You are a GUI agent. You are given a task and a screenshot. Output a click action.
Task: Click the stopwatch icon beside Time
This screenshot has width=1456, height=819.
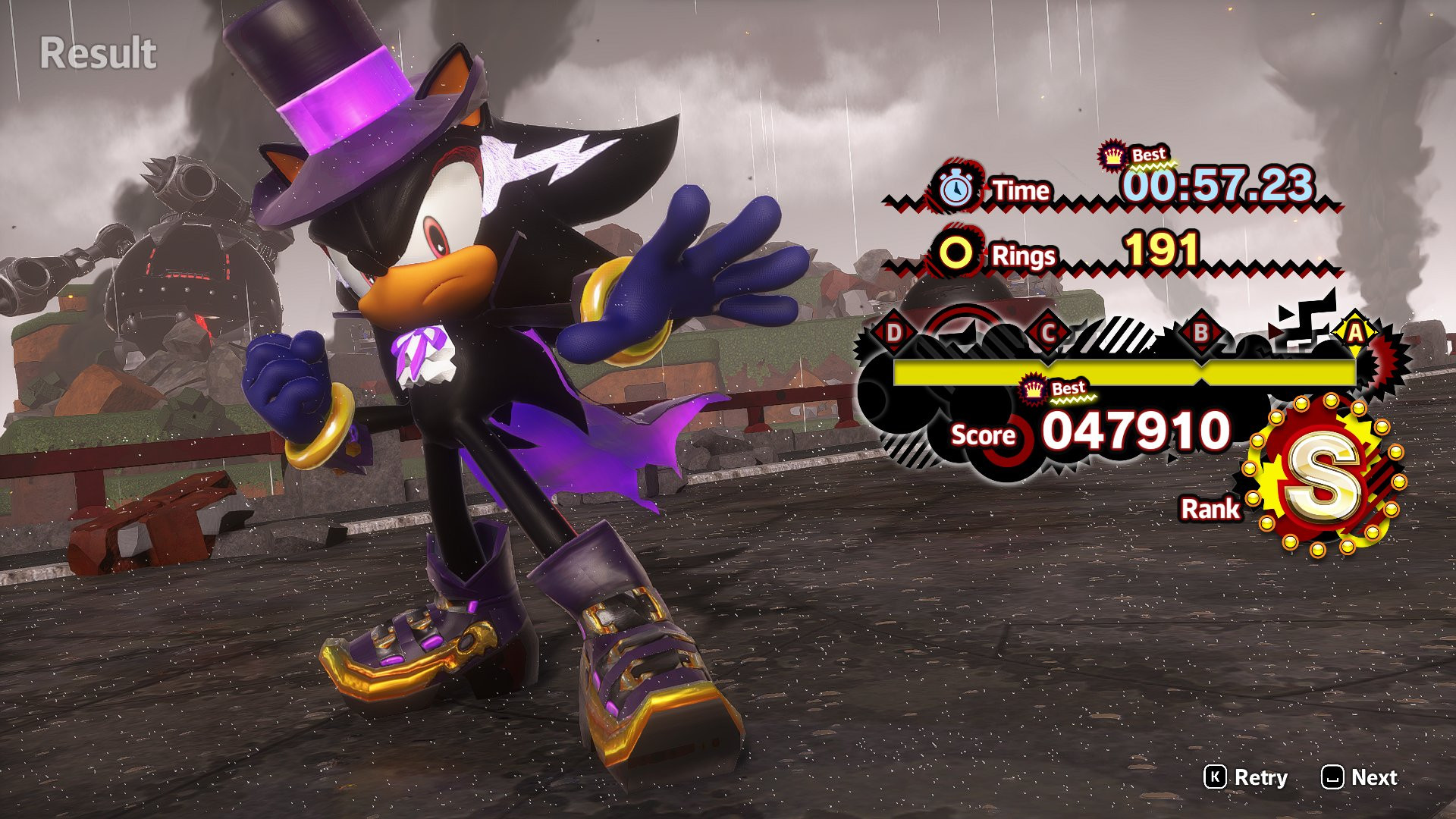(957, 190)
